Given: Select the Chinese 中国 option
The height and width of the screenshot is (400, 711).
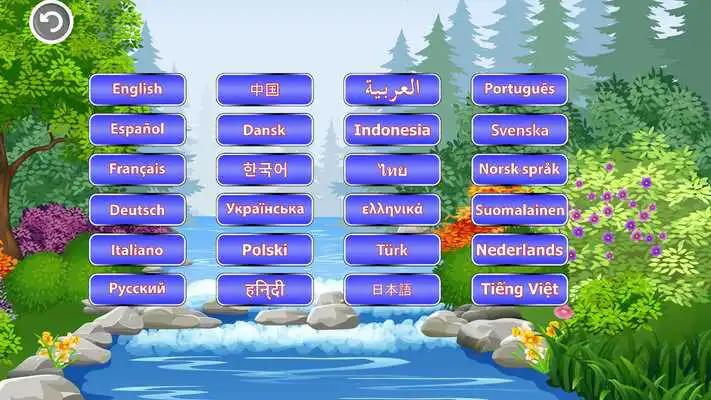Looking at the screenshot, I should pyautogui.click(x=265, y=89).
